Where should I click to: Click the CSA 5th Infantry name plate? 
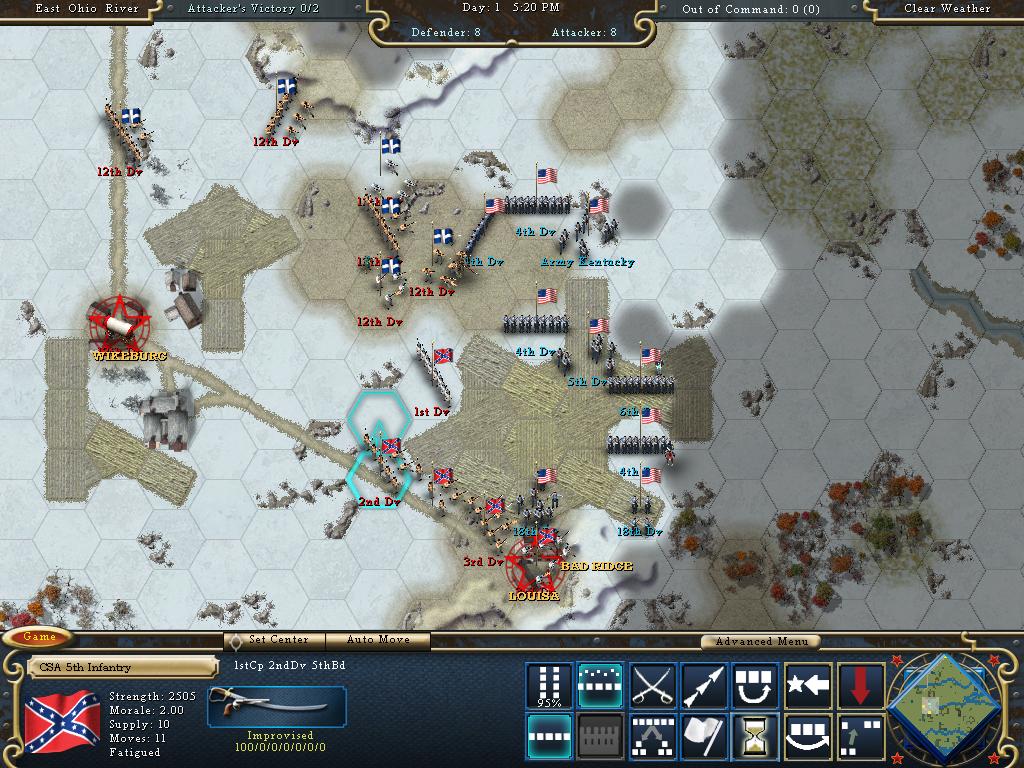[x=120, y=667]
